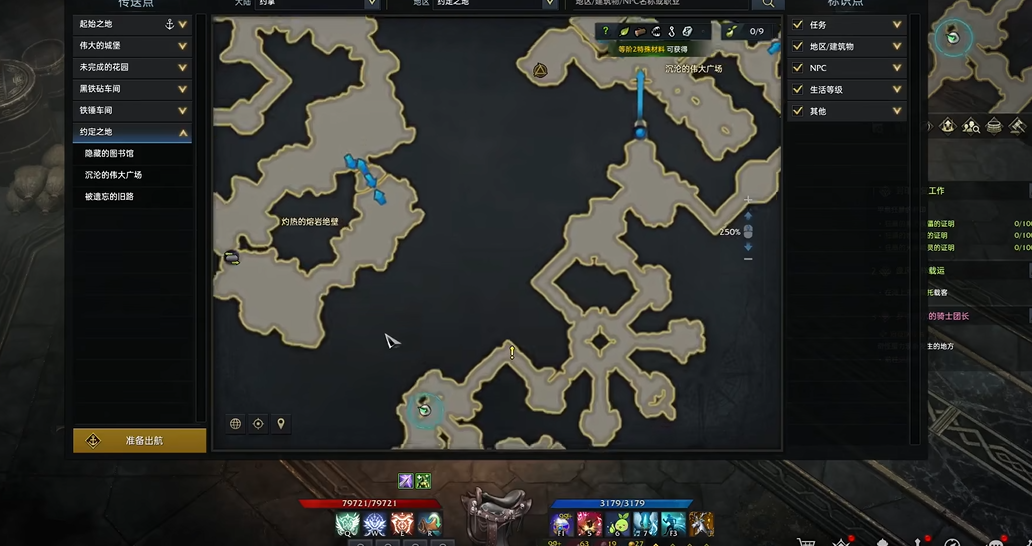Open the 未完成的花园 teleport group
This screenshot has width=1032, height=546.
tap(183, 67)
